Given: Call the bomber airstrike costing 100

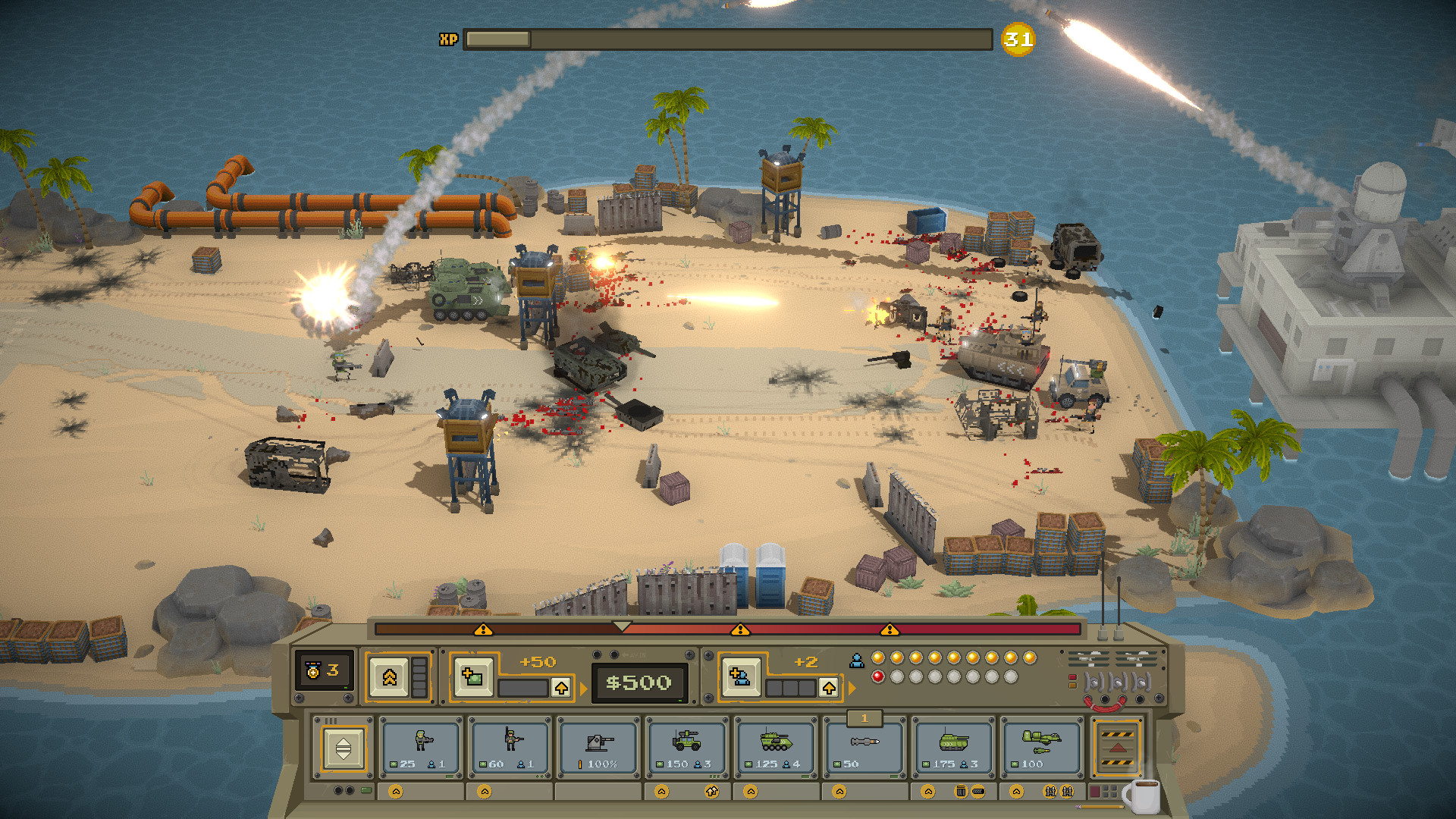Looking at the screenshot, I should 1041,746.
